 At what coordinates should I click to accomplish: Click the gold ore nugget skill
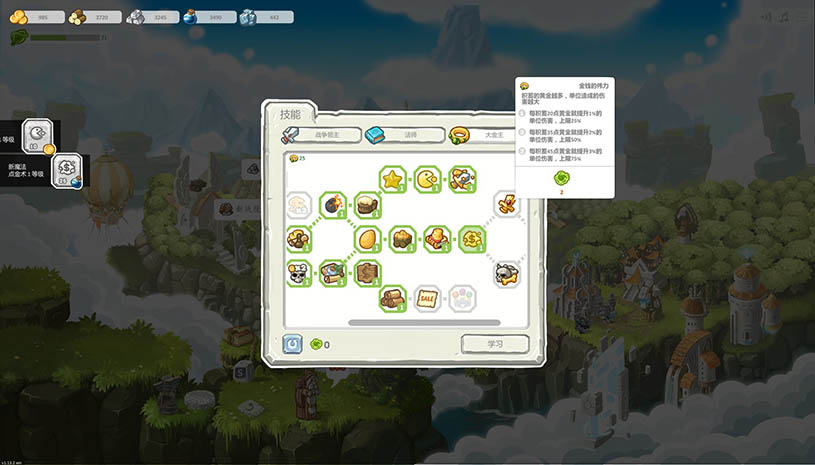tap(402, 238)
